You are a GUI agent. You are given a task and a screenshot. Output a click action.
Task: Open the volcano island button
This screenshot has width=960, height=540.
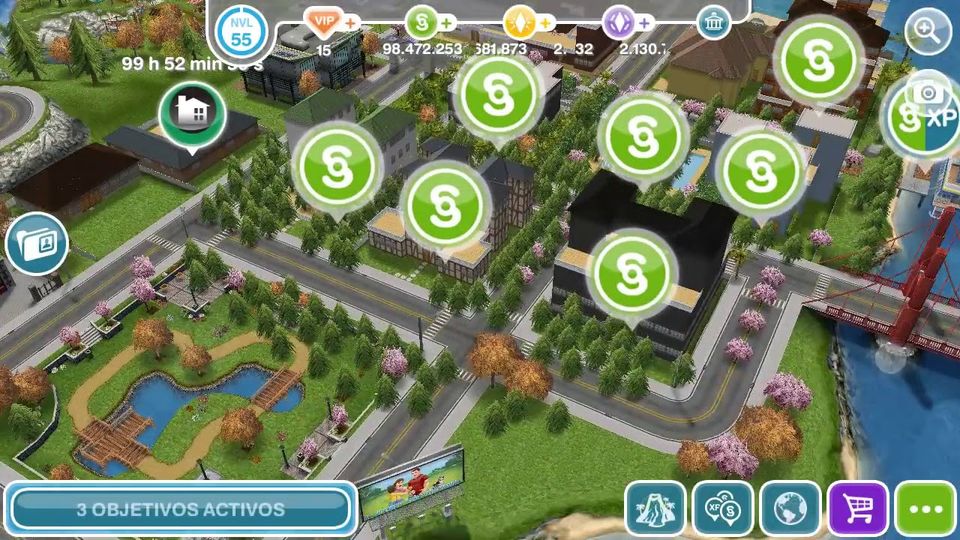coord(655,509)
